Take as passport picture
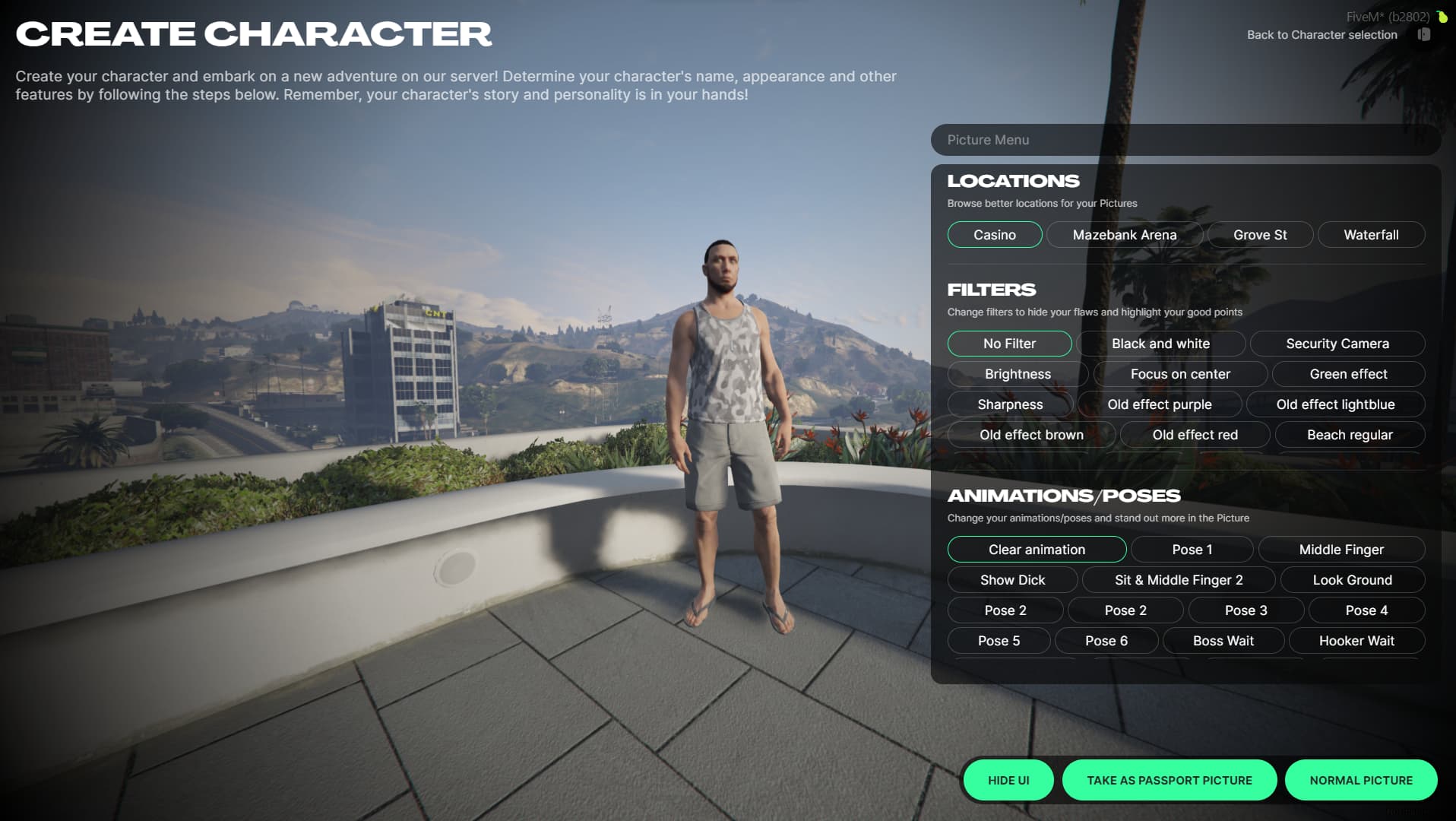The height and width of the screenshot is (821, 1456). pyautogui.click(x=1169, y=780)
